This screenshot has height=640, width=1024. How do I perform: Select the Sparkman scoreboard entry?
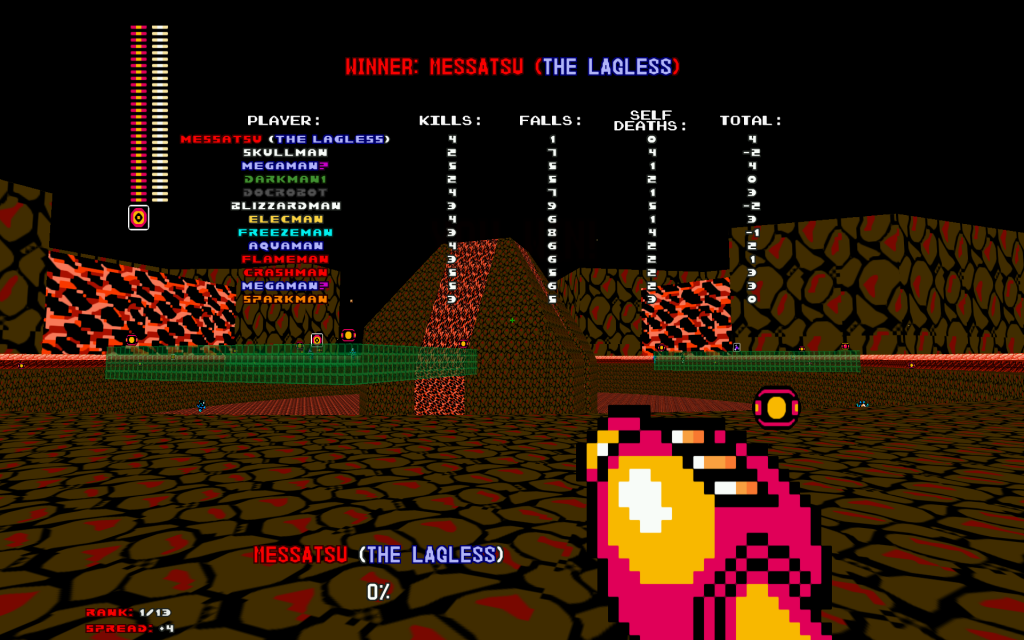285,299
